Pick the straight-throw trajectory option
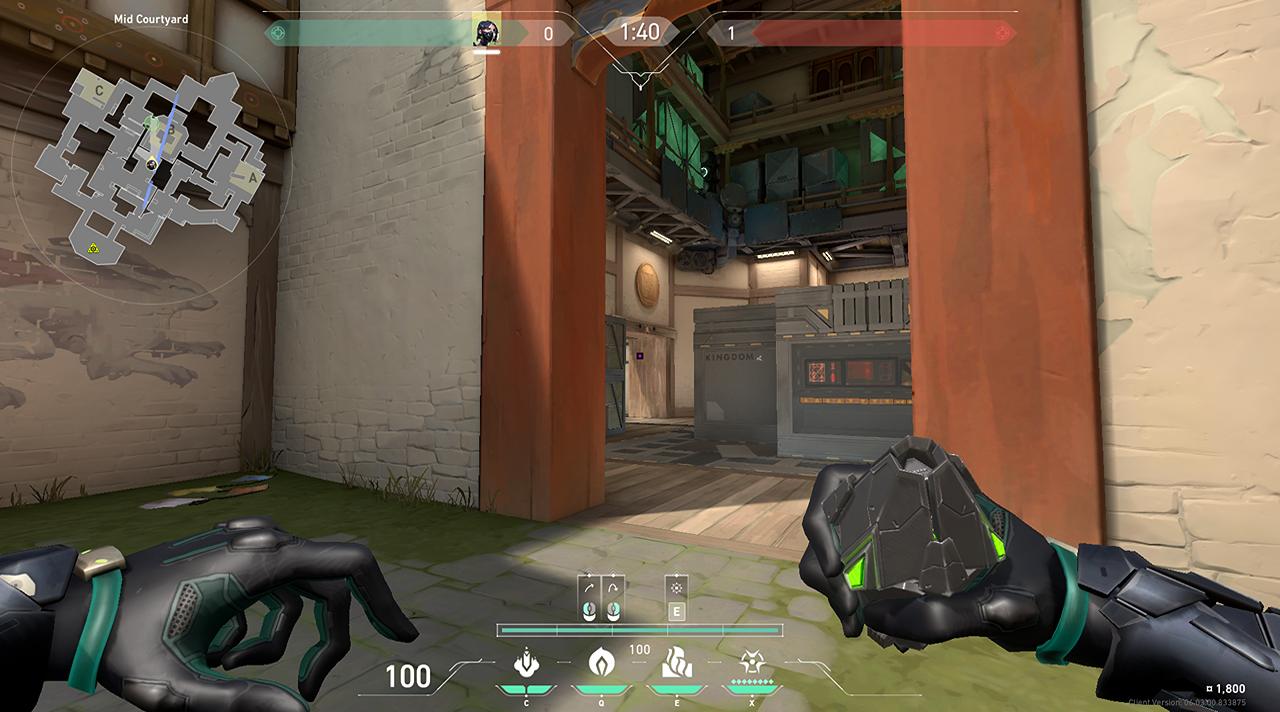This screenshot has width=1280, height=712. [x=589, y=599]
